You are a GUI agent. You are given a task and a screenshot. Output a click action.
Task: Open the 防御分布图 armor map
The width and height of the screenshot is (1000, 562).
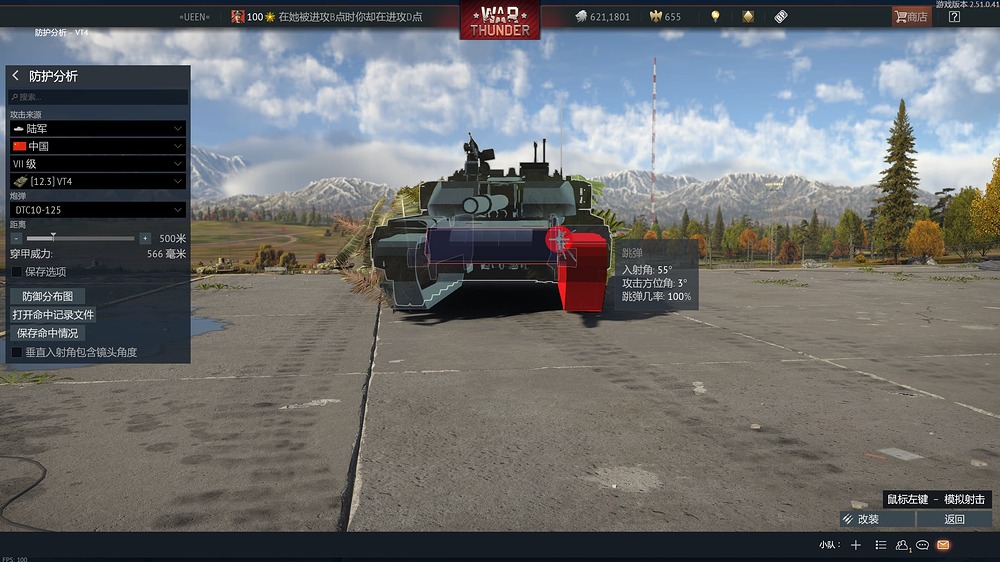click(x=47, y=296)
